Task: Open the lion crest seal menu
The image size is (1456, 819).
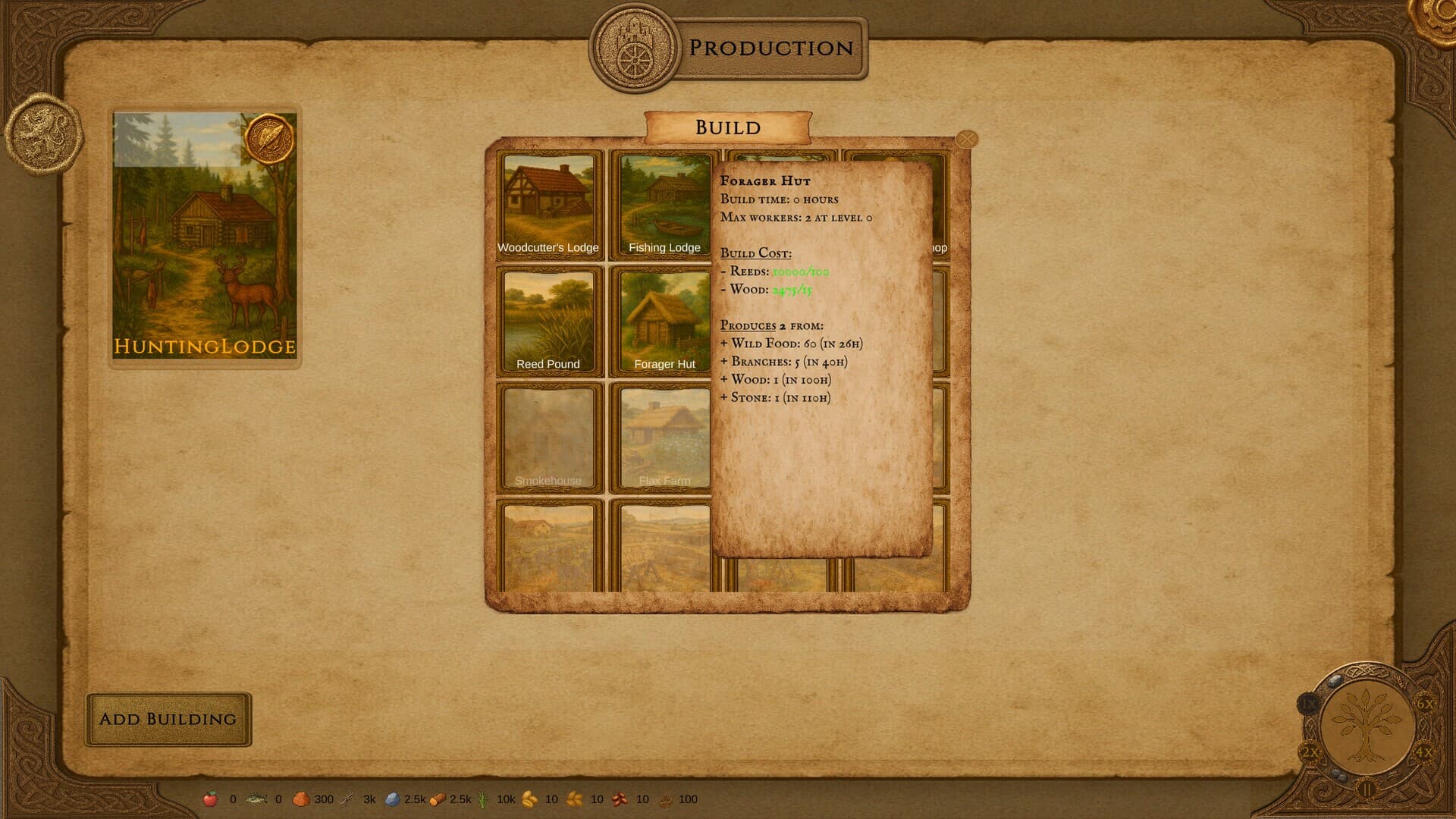Action: [x=43, y=133]
